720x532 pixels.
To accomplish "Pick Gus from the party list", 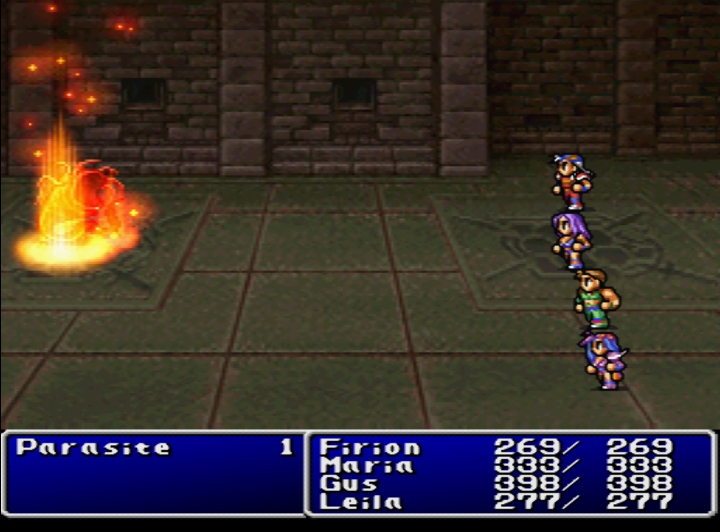I will (x=349, y=483).
